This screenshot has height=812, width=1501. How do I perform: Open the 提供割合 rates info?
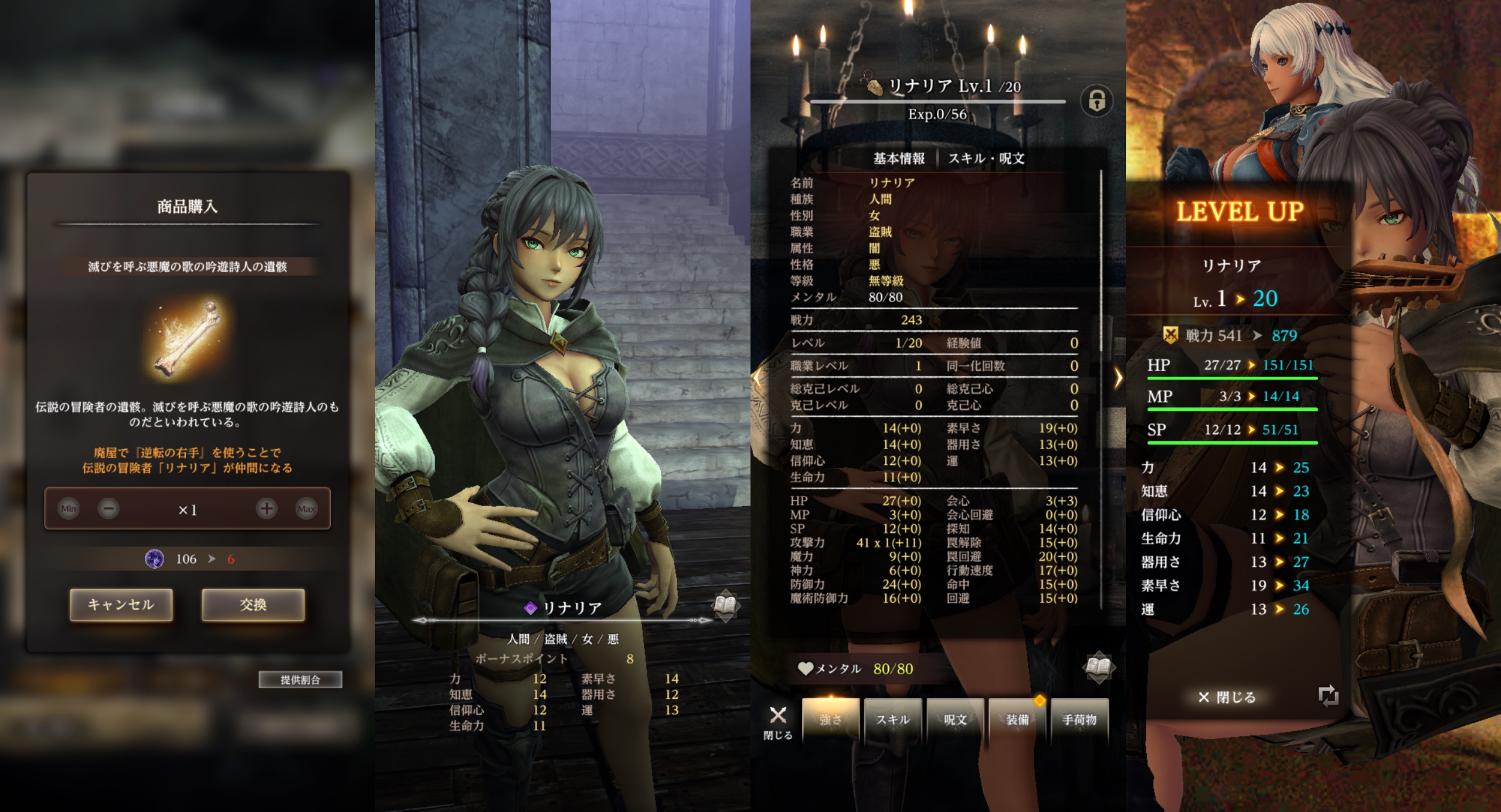300,679
